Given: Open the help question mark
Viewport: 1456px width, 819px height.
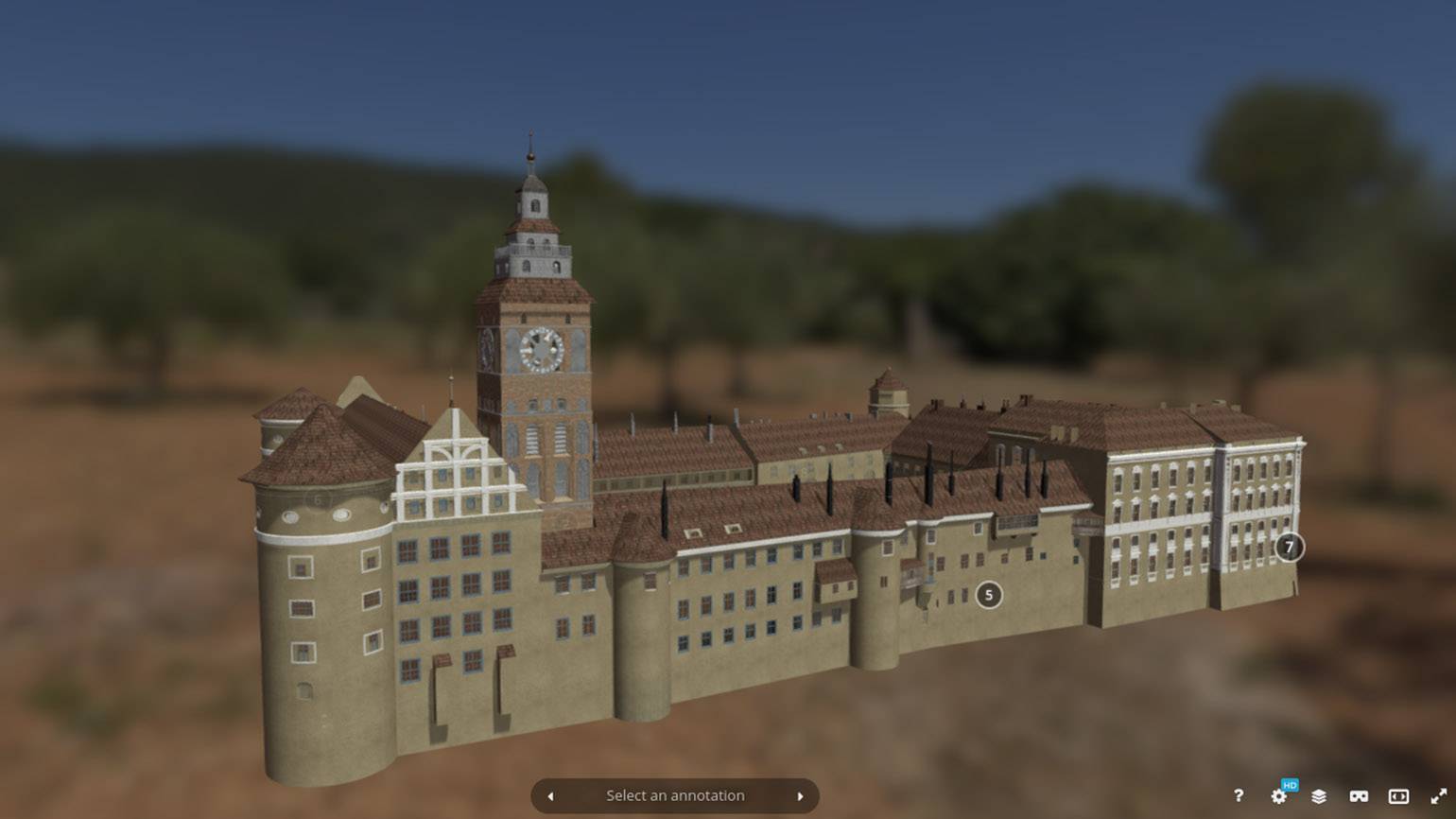Looking at the screenshot, I should [1239, 796].
